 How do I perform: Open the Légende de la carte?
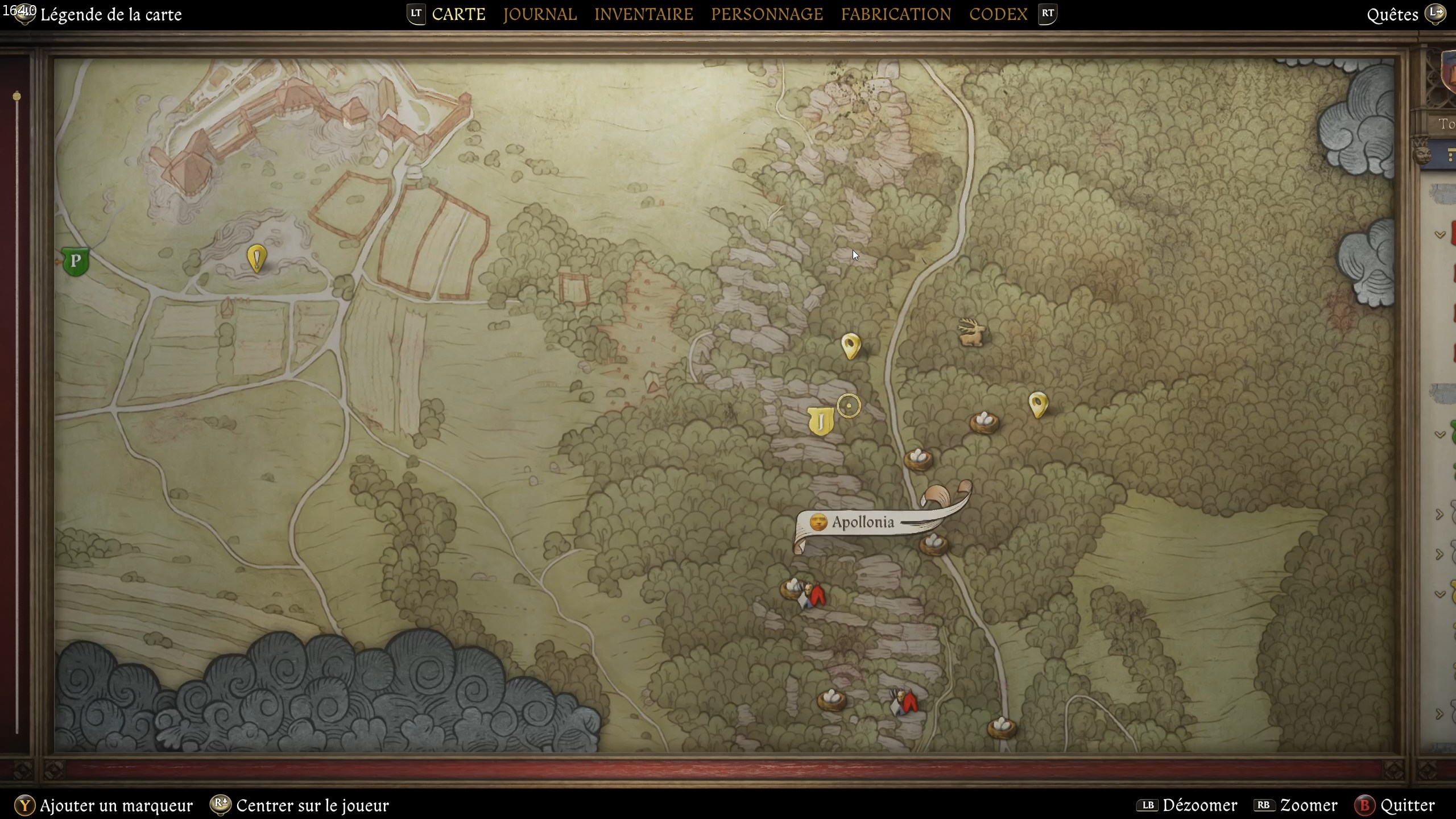tap(111, 14)
